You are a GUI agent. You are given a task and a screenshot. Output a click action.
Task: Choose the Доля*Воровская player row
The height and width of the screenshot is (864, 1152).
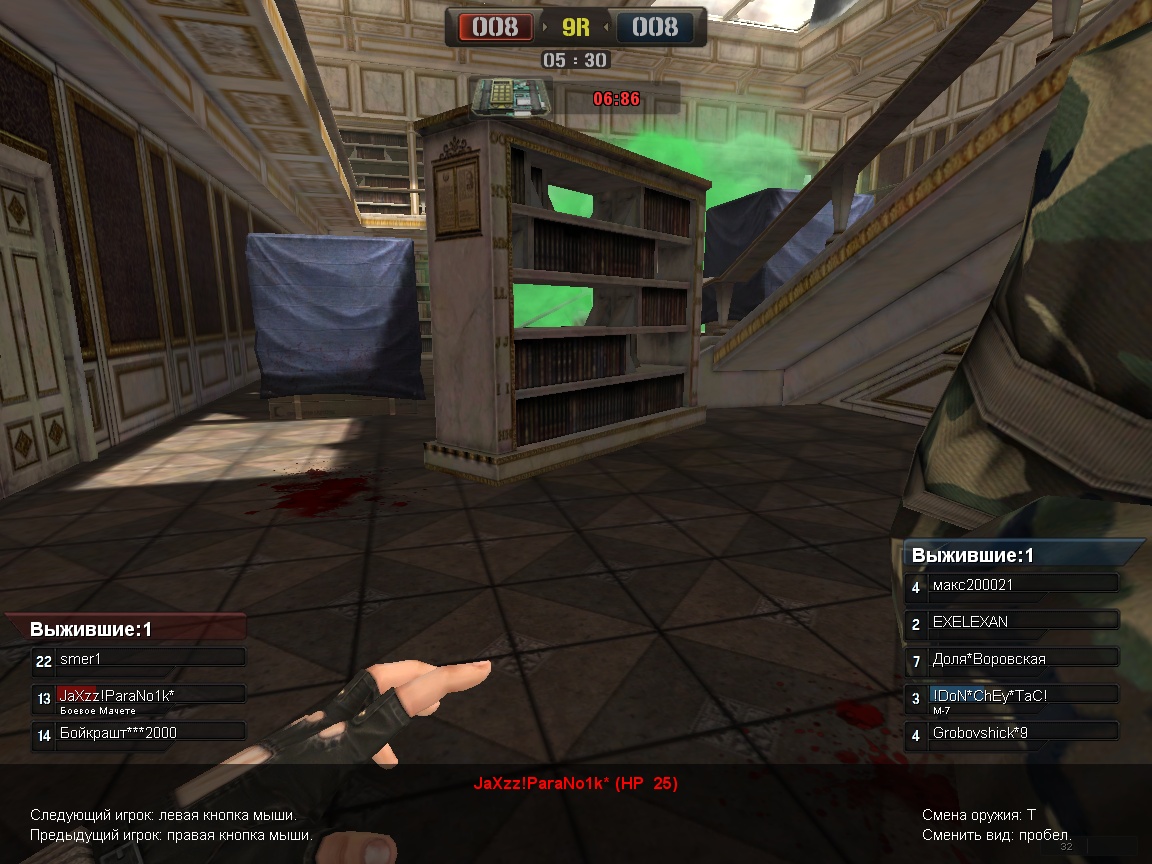tap(1014, 659)
